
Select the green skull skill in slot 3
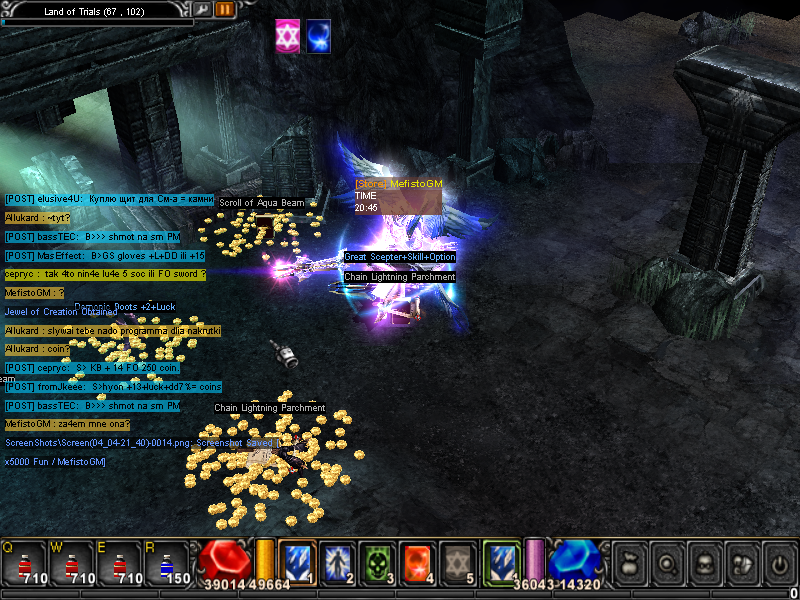(x=377, y=562)
